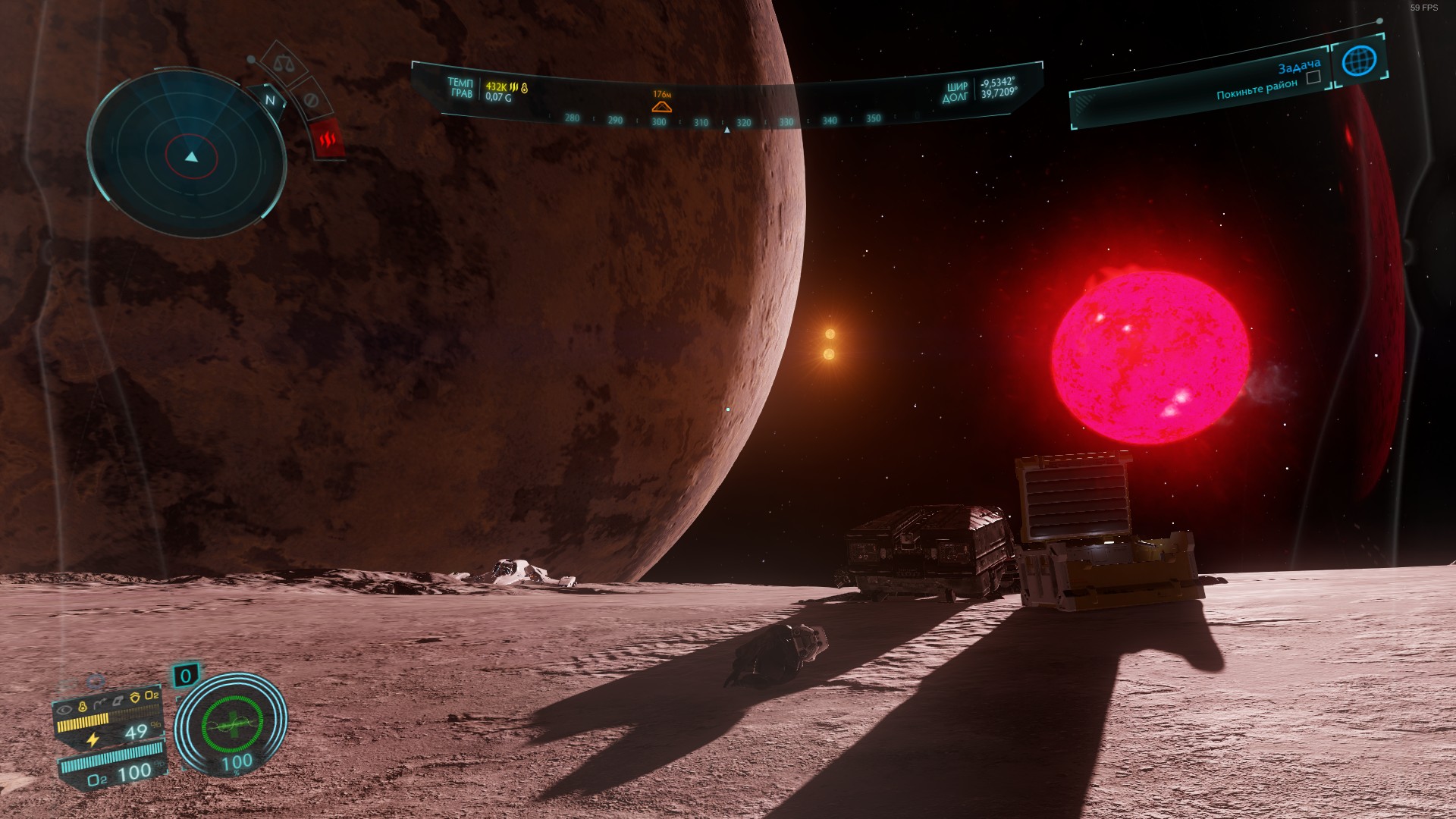
Task: Click the circular radar scanner
Action: (x=188, y=155)
